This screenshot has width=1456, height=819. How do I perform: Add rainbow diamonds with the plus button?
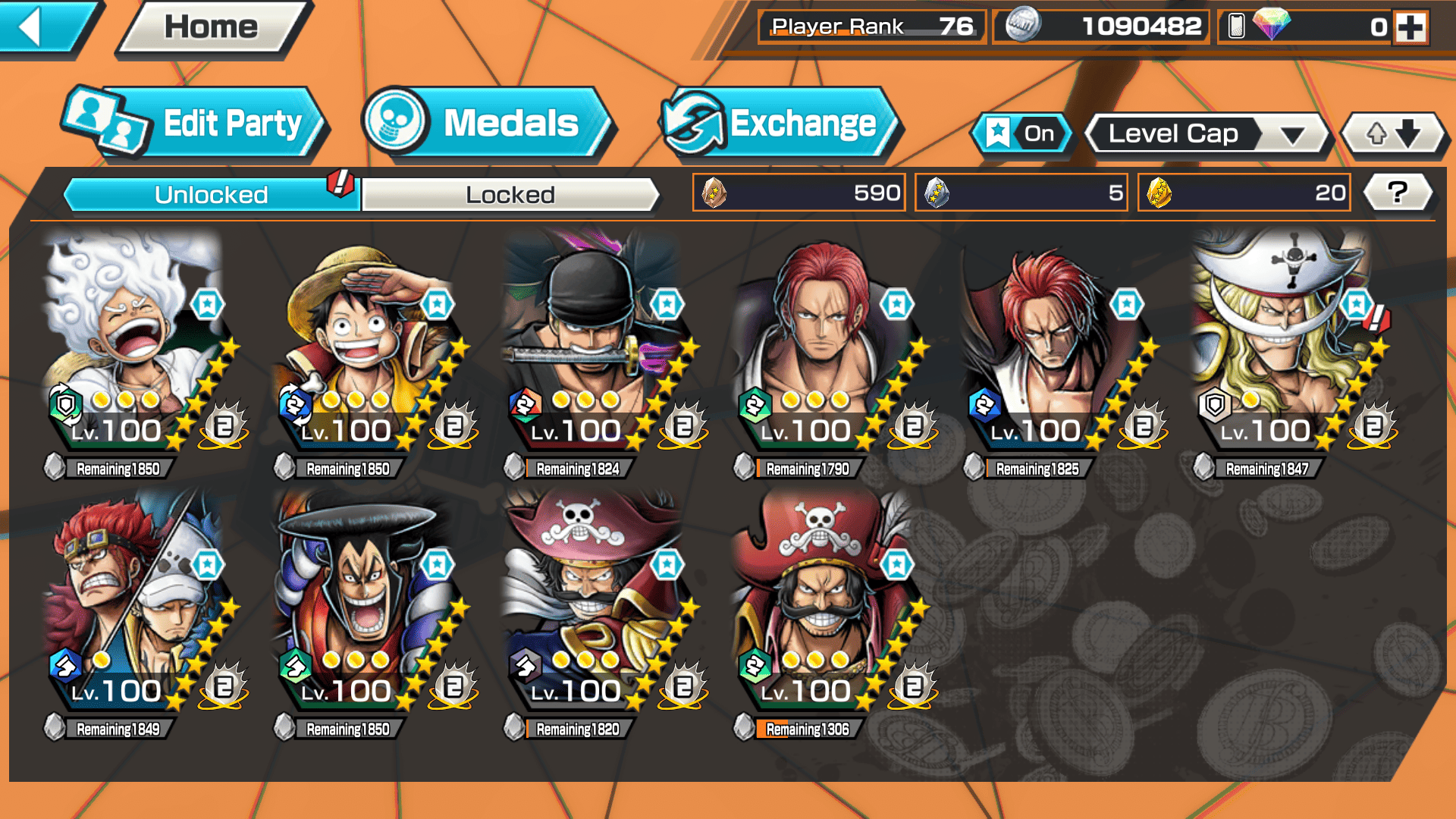(x=1410, y=27)
